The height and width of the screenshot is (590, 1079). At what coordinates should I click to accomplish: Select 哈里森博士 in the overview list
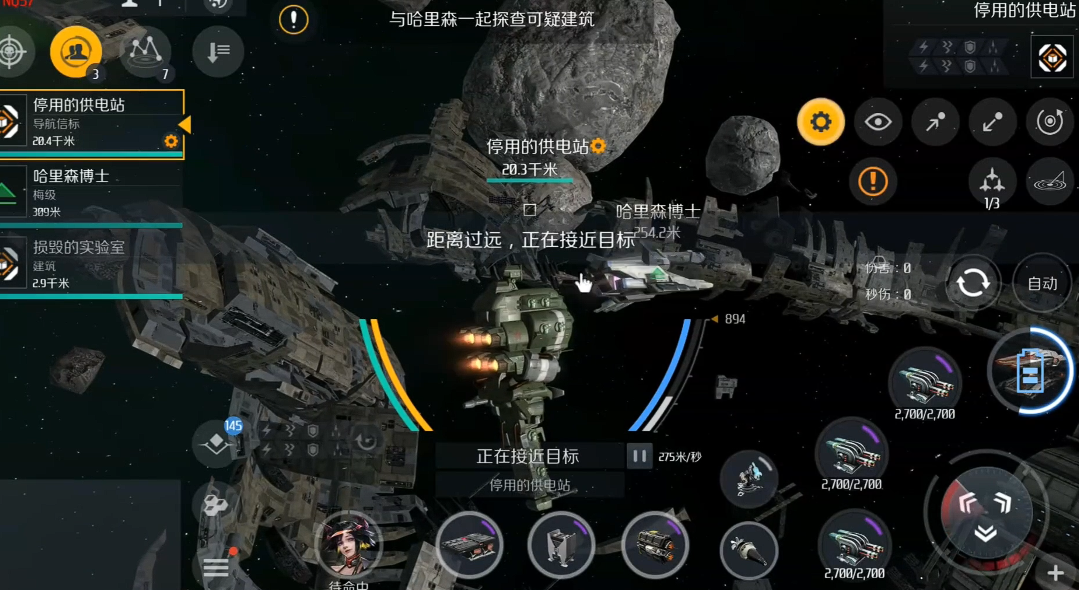[90, 190]
